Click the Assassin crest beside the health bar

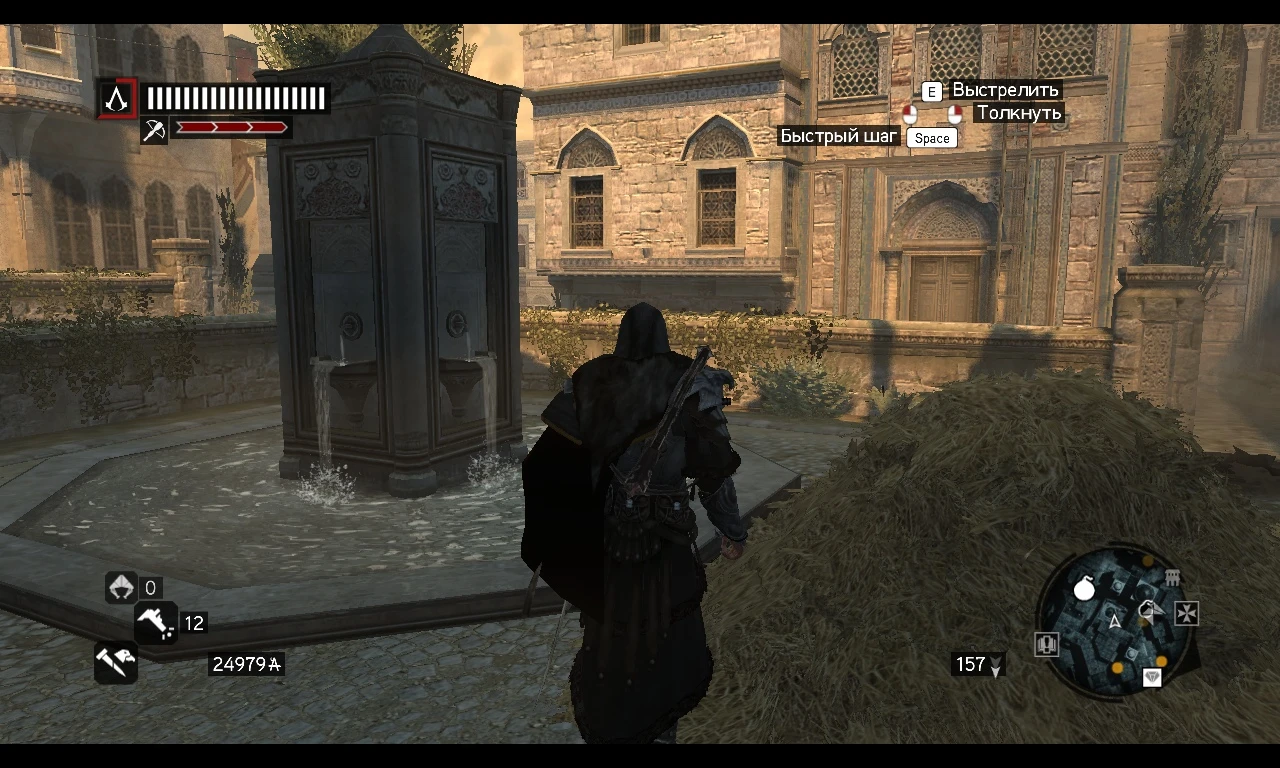[x=117, y=99]
